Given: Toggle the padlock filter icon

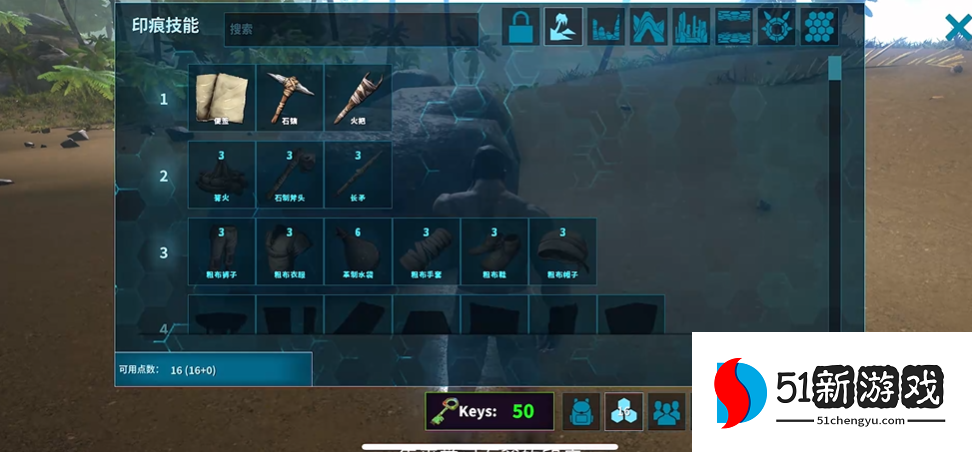Looking at the screenshot, I should pyautogui.click(x=520, y=27).
